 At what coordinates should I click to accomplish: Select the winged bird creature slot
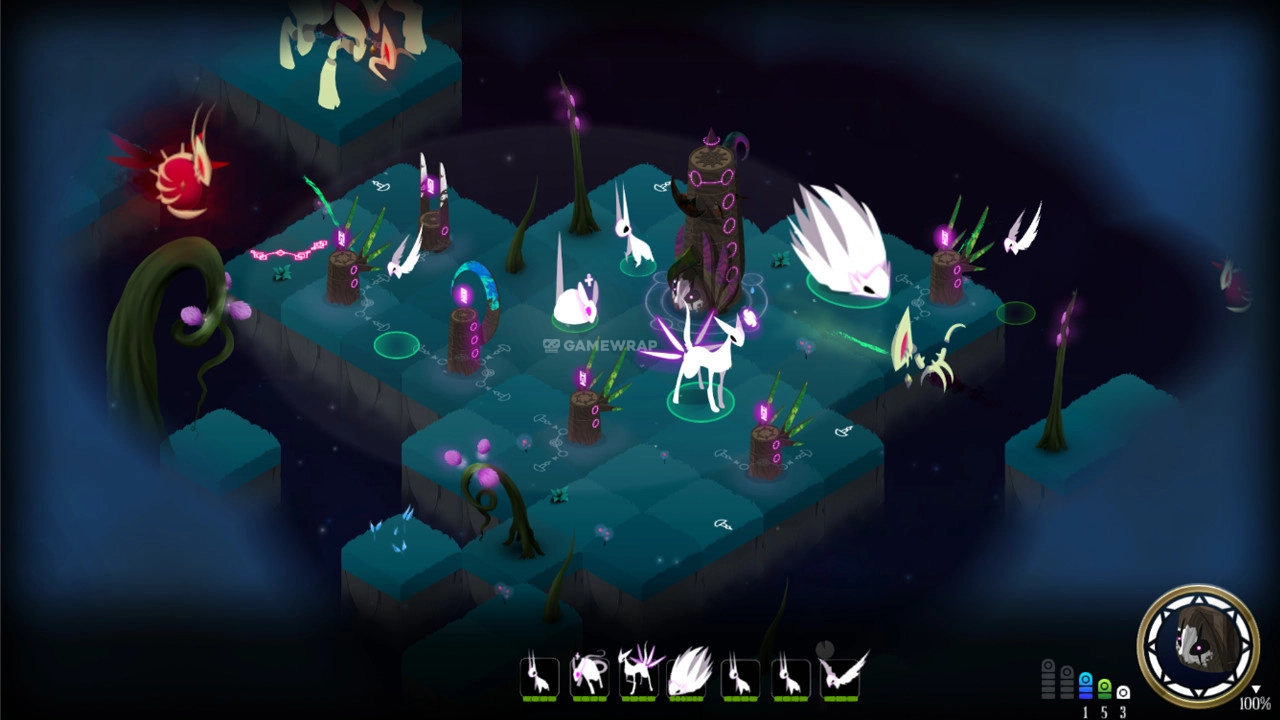click(841, 675)
